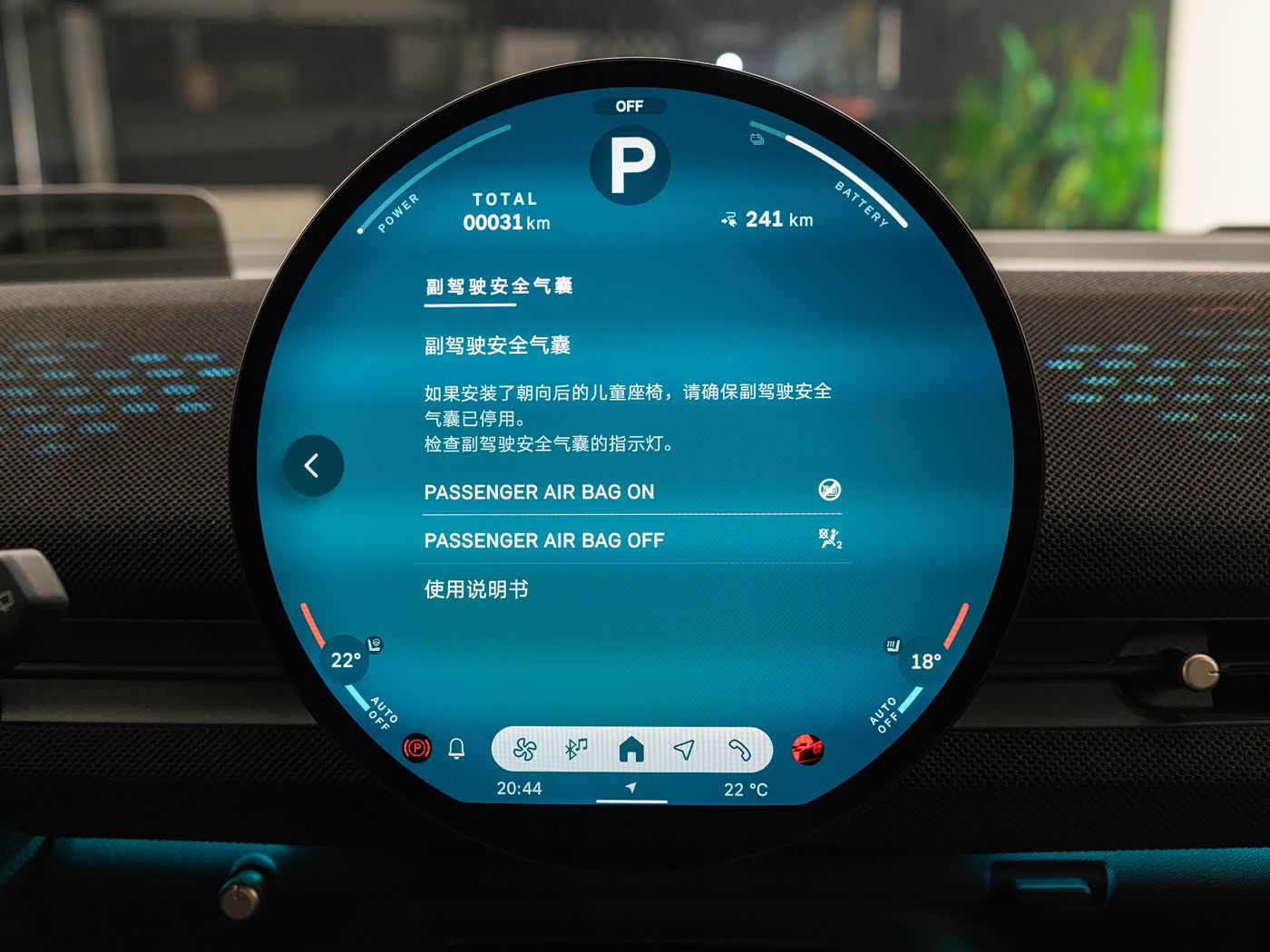Open the phone handset icon
This screenshot has height=952, width=1270.
click(x=739, y=750)
